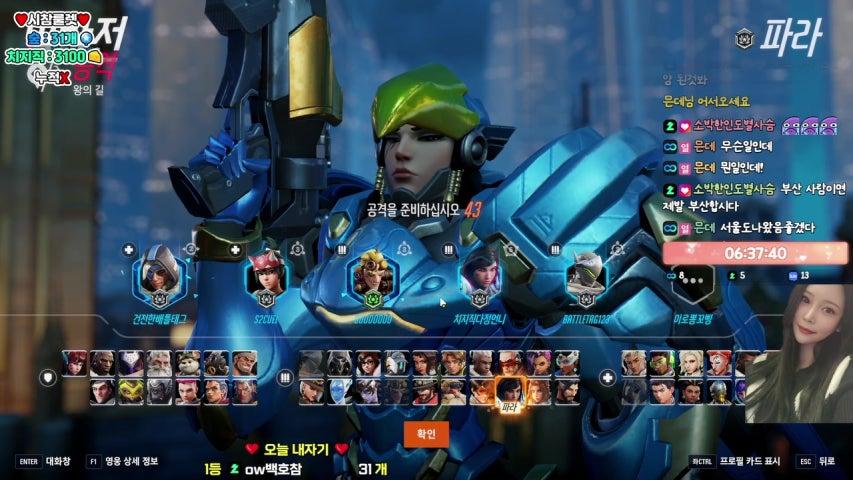Pick Wrecking Ball hamster portrait
The image size is (853, 480).
click(x=189, y=363)
